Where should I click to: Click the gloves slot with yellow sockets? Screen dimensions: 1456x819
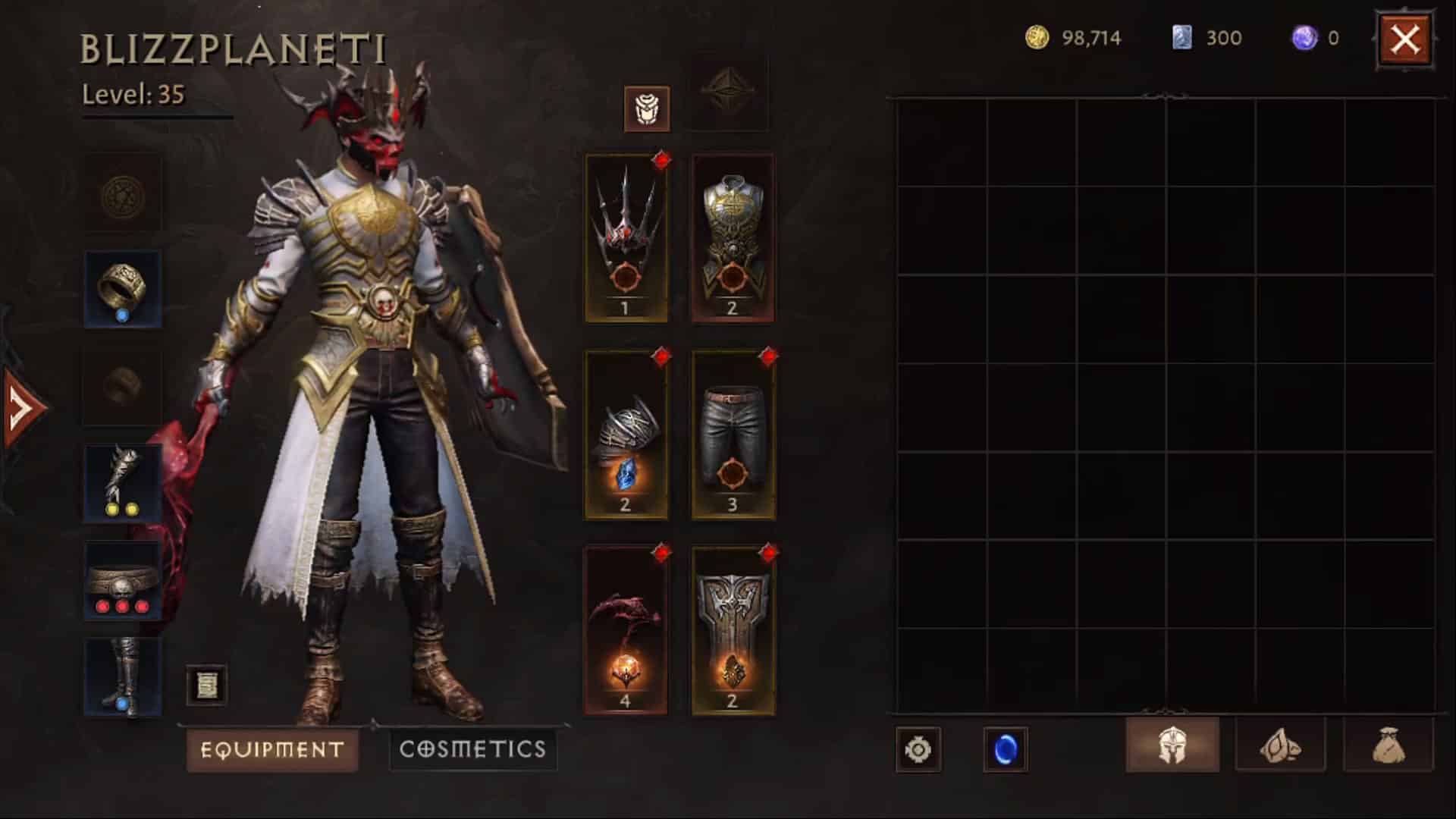123,481
